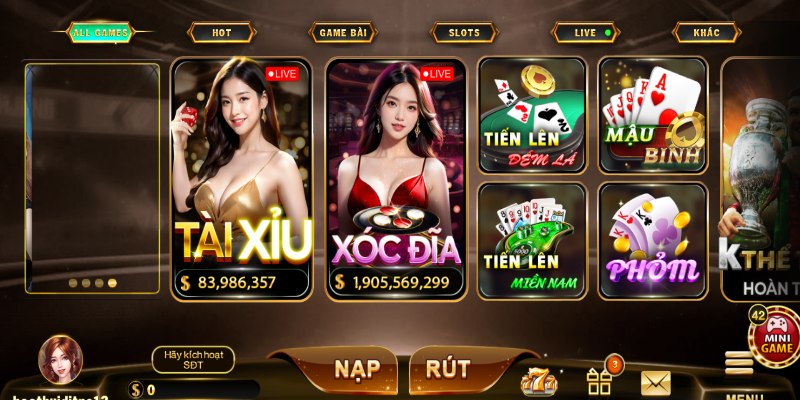Choose the Mậu Binh card game
Screen dimensions: 800x400
point(653,112)
